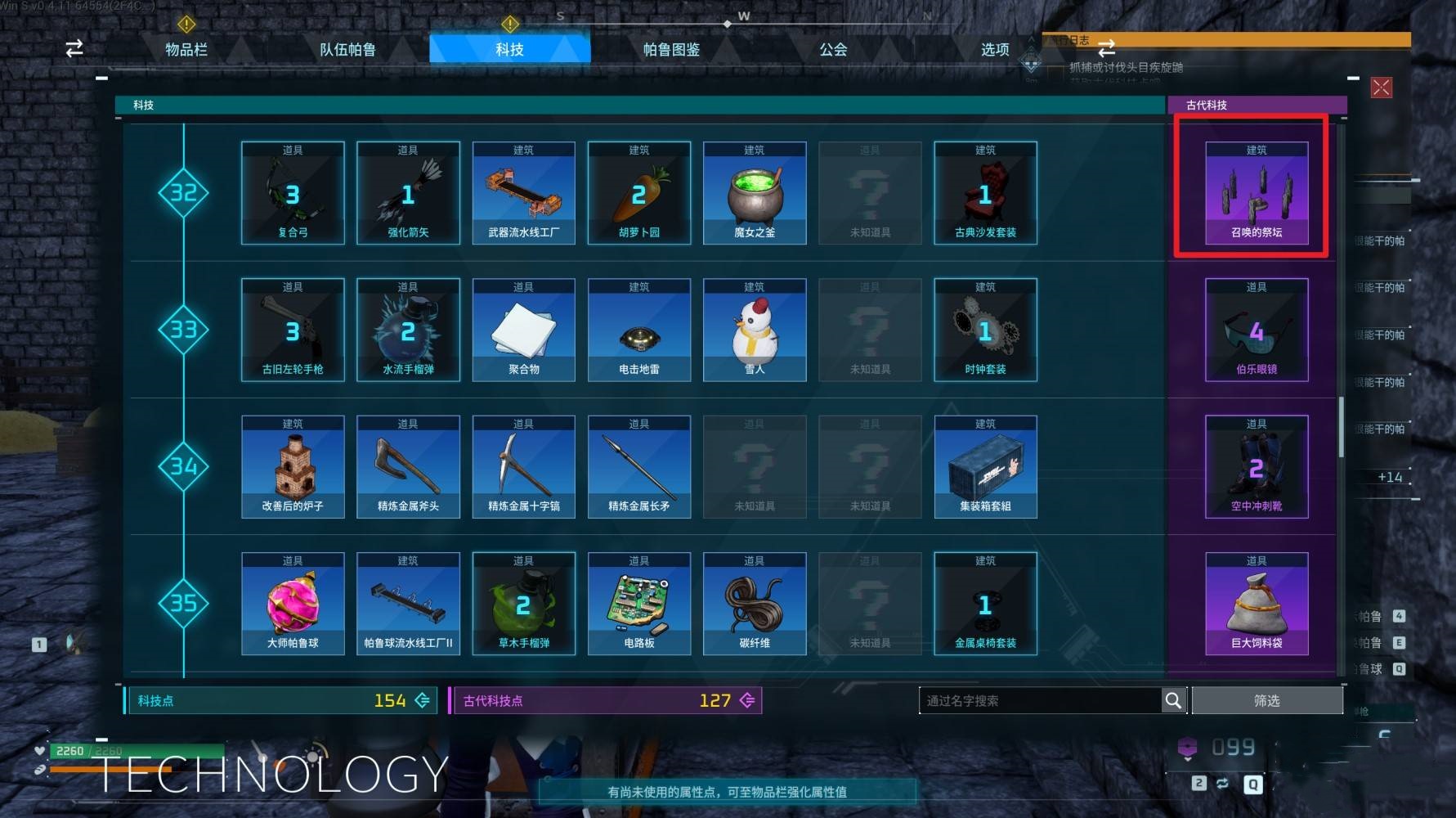Choose the 集装箱套组 container tile

985,466
